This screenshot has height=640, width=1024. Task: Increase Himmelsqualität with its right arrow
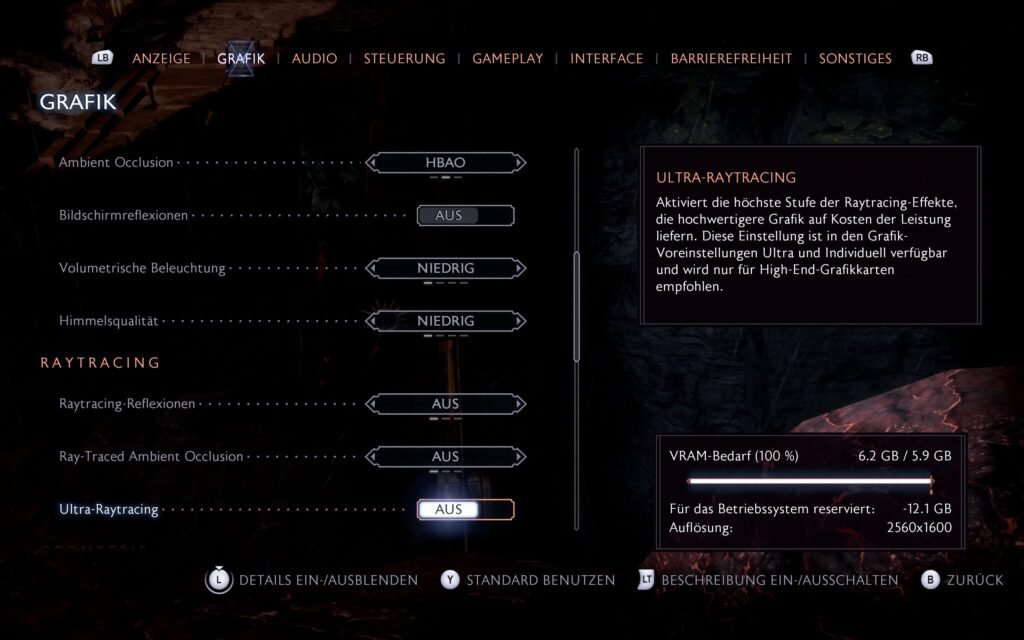pos(520,321)
